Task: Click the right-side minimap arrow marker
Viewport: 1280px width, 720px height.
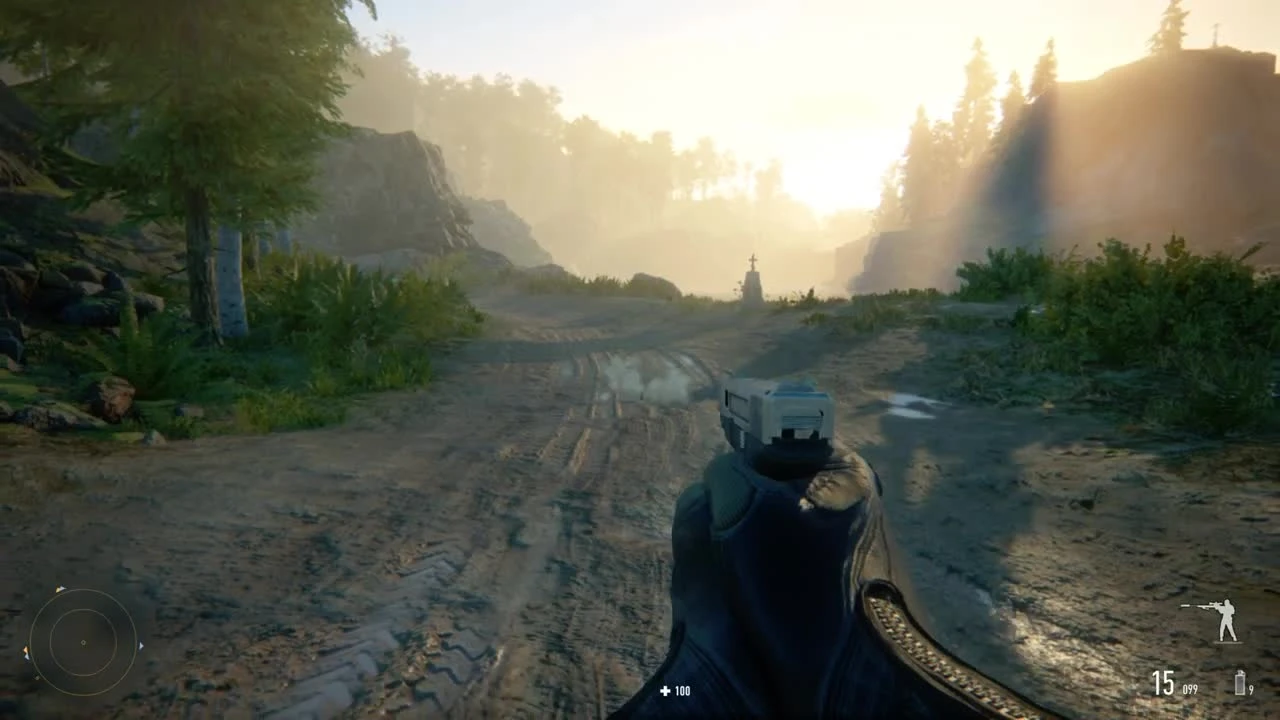Action: [141, 646]
